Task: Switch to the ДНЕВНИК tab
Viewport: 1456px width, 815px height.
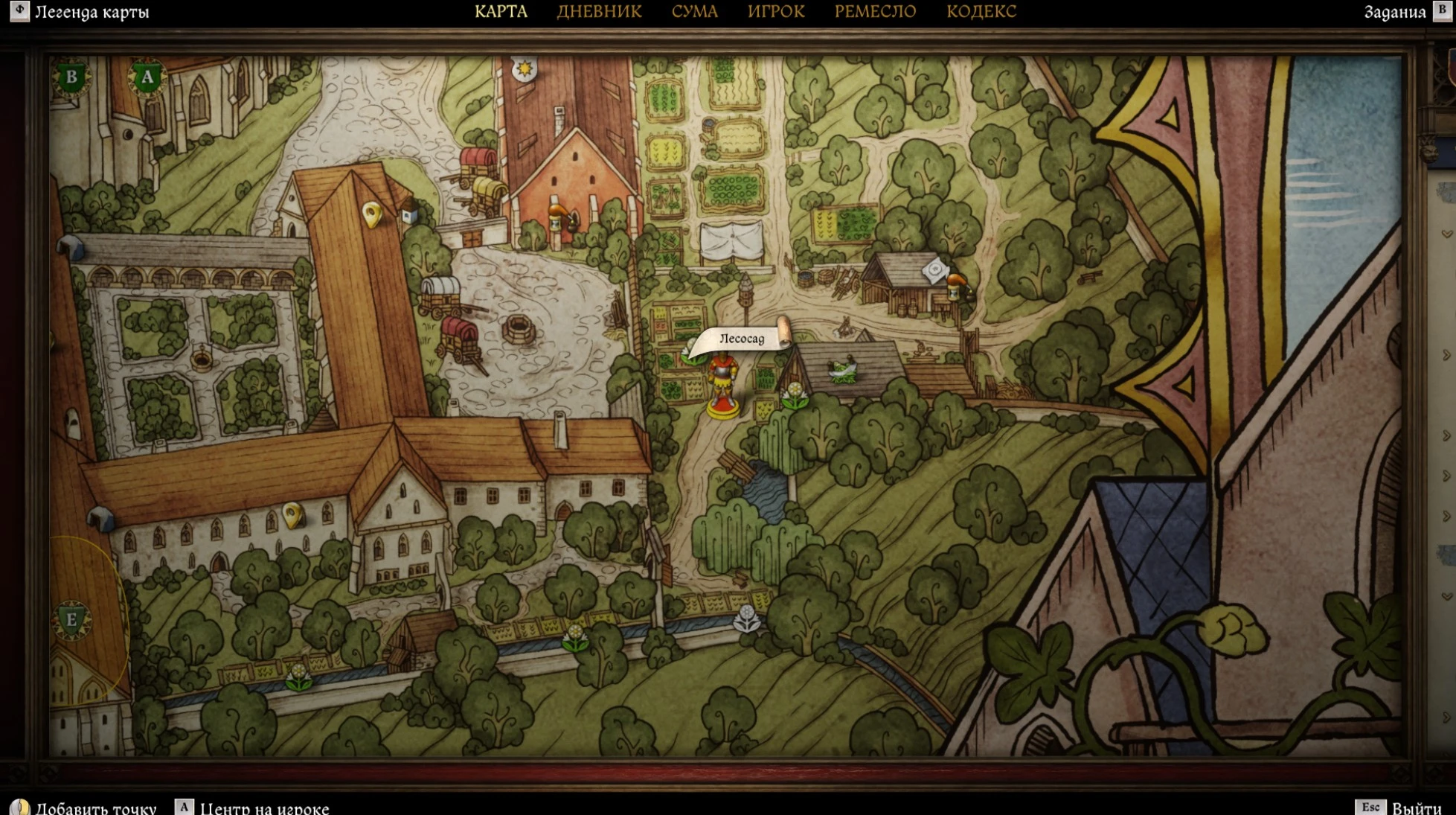Action: [599, 12]
